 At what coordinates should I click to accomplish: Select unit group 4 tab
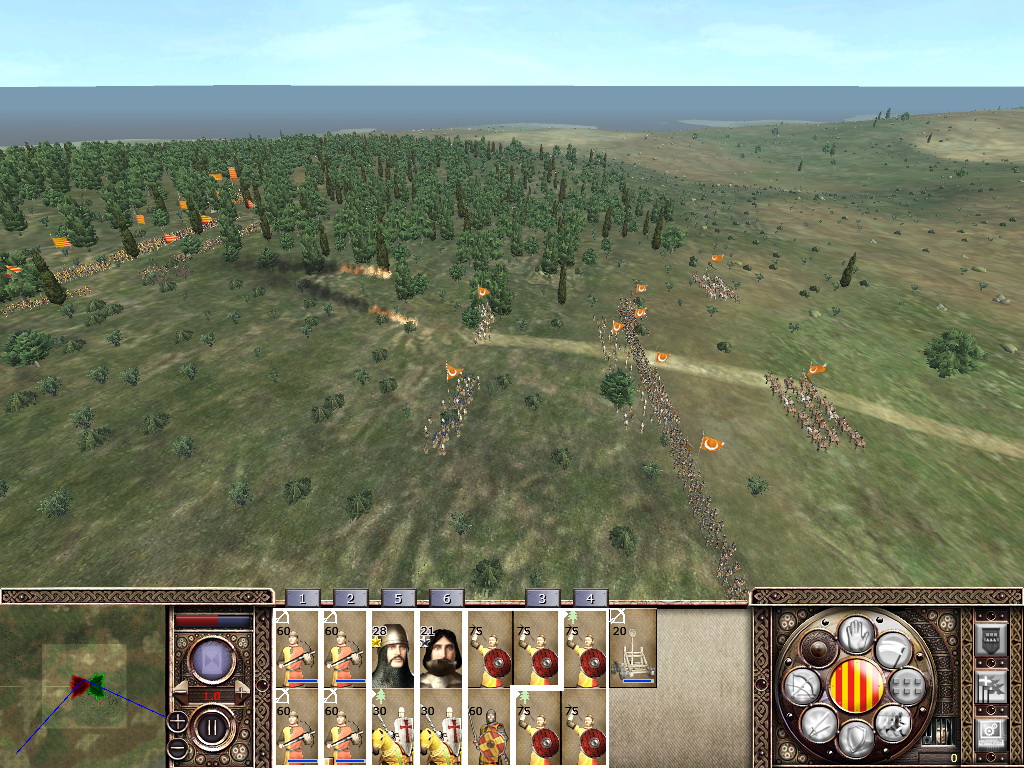pos(590,598)
